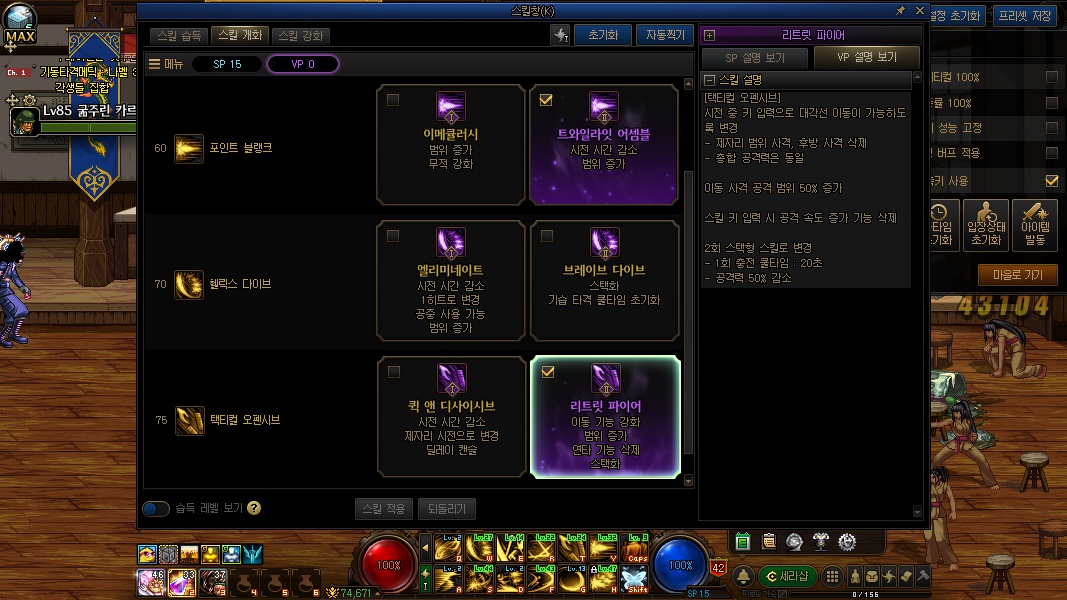Show the SP 설명 보기 tab
Screen dimensions: 1067x600
[755, 58]
